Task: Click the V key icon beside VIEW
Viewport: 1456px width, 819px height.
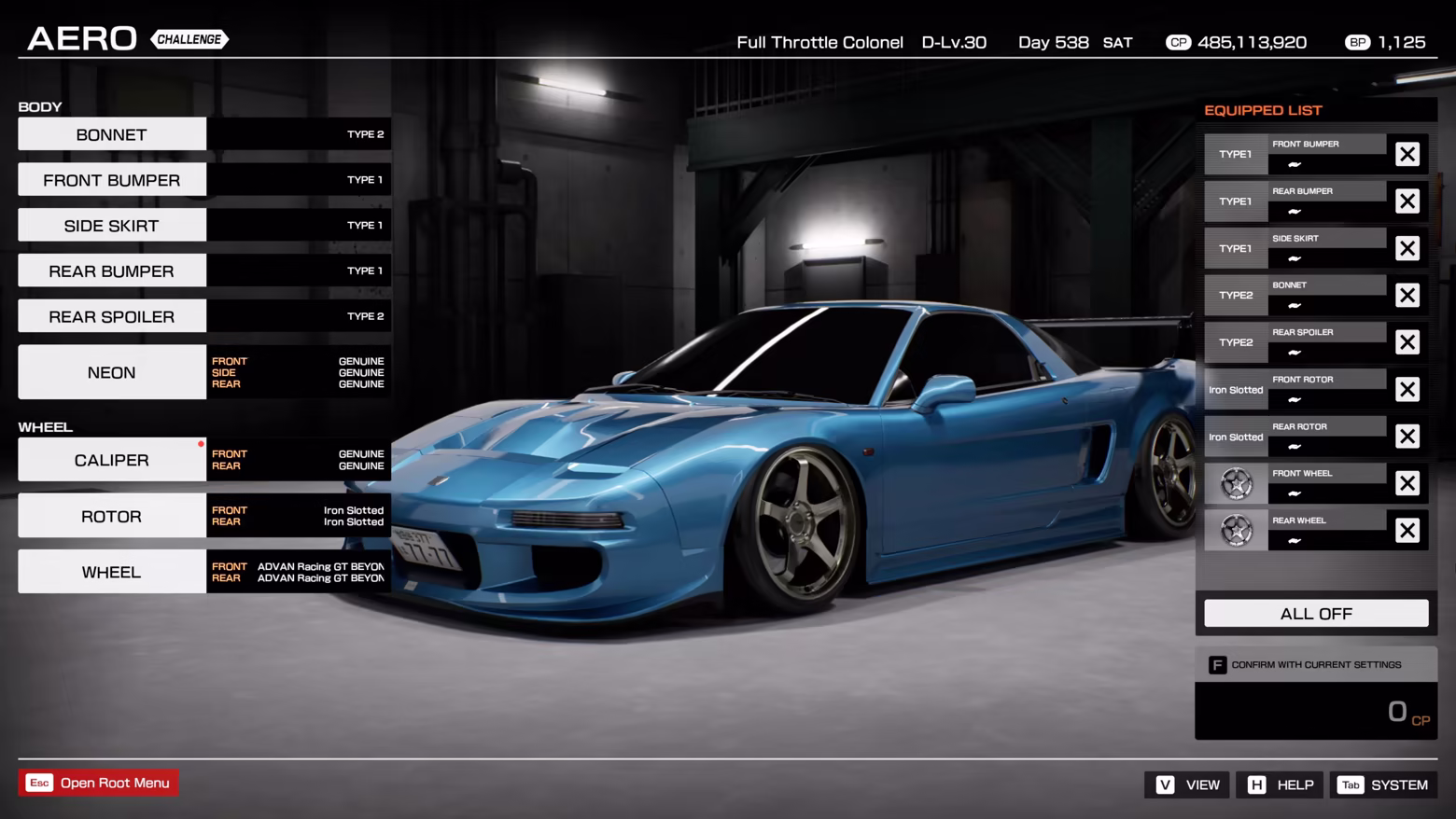Action: 1164,784
